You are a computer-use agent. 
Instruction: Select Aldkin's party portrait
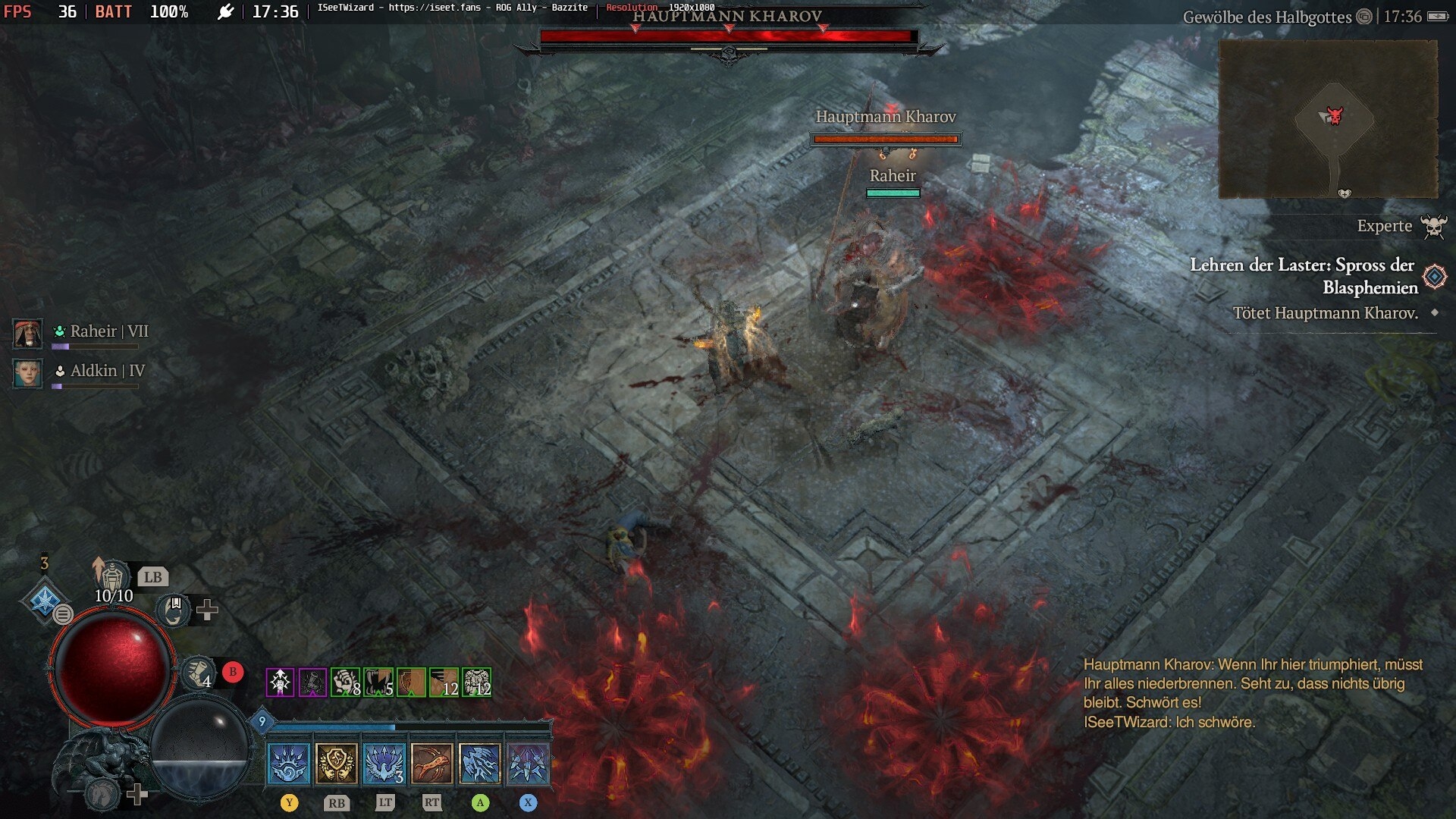pos(28,373)
